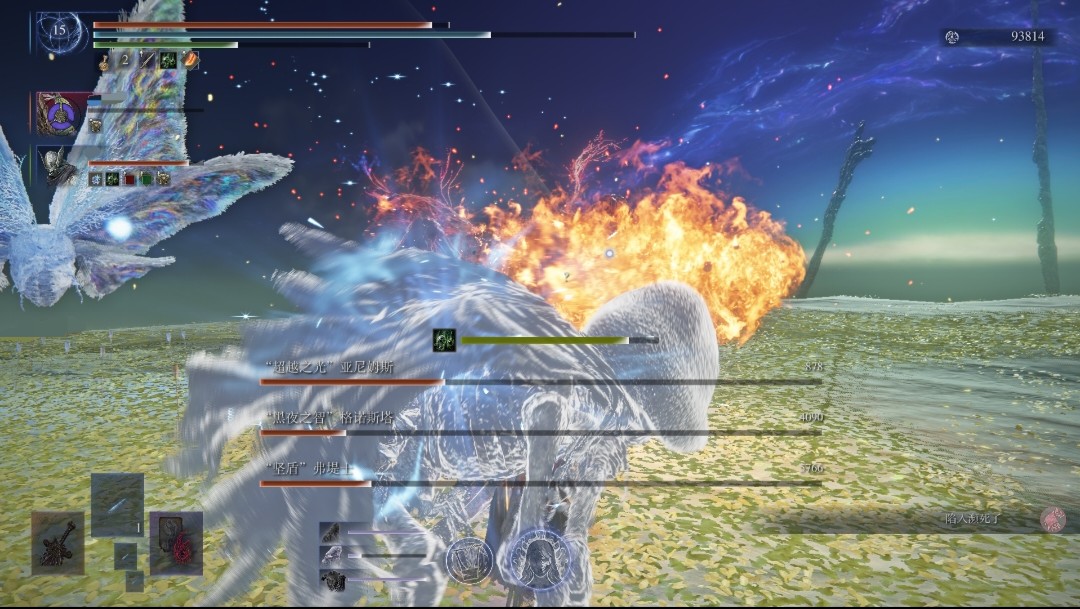Click the level 15 player emblem
Image resolution: width=1080 pixels, height=609 pixels.
(x=58, y=31)
